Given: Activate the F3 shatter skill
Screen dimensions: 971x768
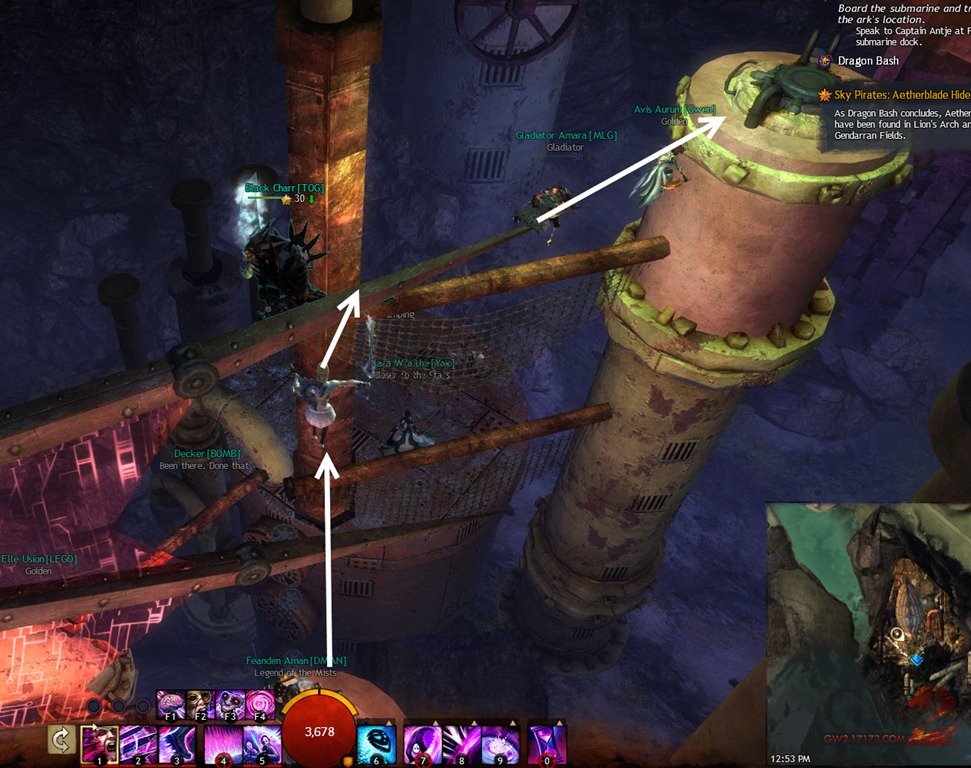Looking at the screenshot, I should [230, 703].
